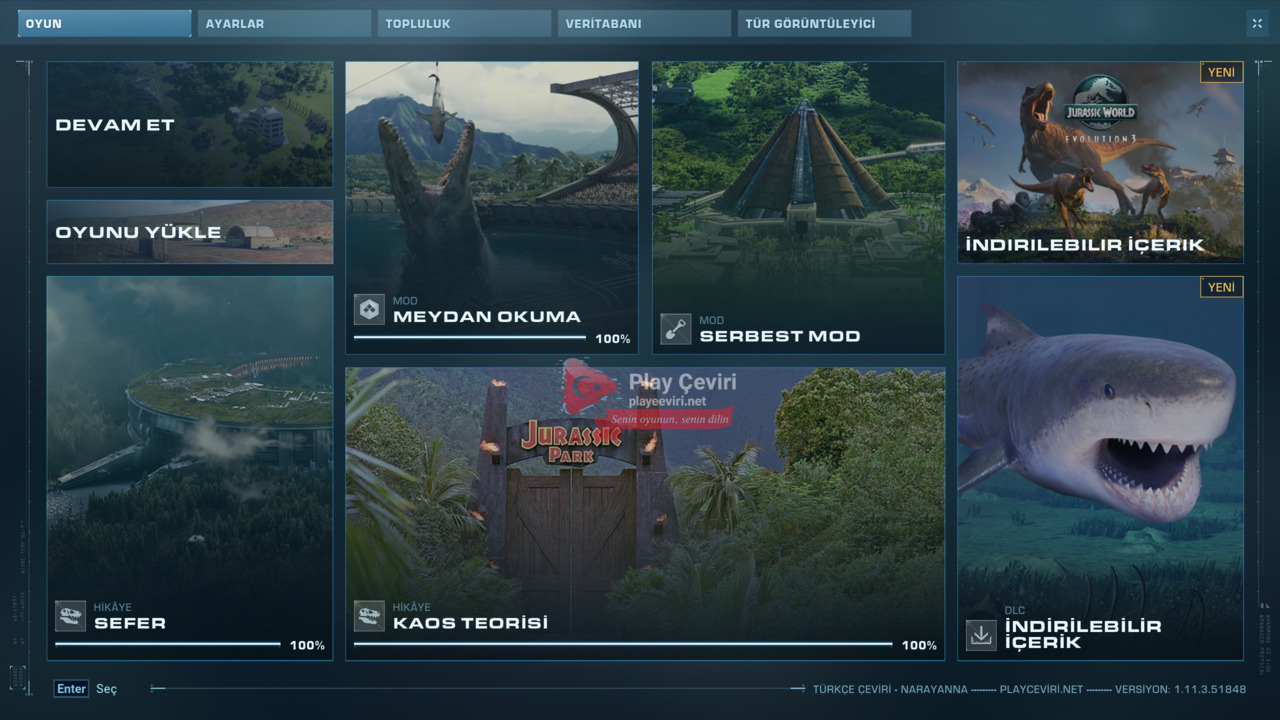This screenshot has width=1280, height=720.
Task: Select the TOPLULUK tab
Action: (464, 23)
